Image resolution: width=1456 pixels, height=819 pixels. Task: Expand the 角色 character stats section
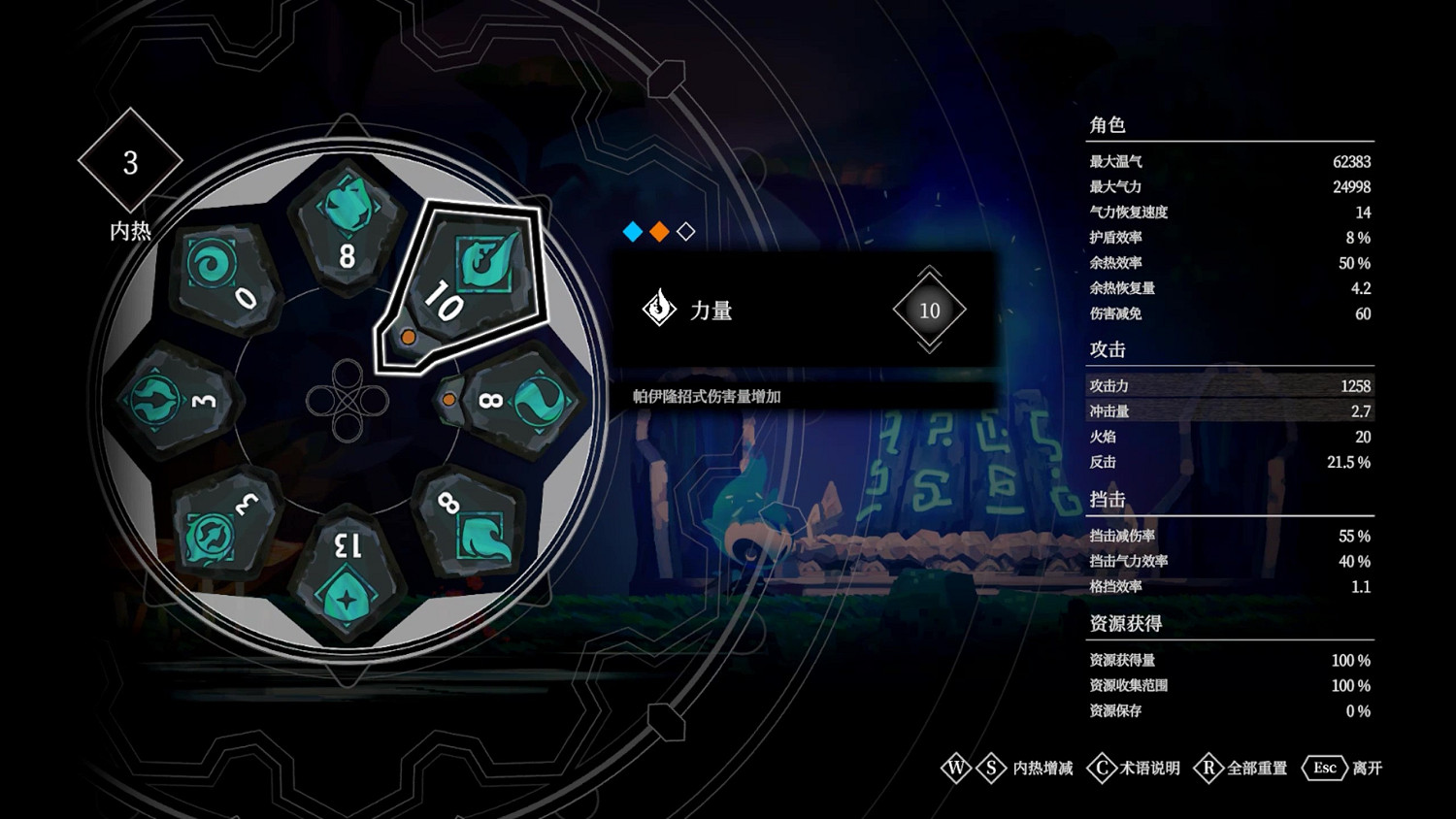tap(1108, 126)
